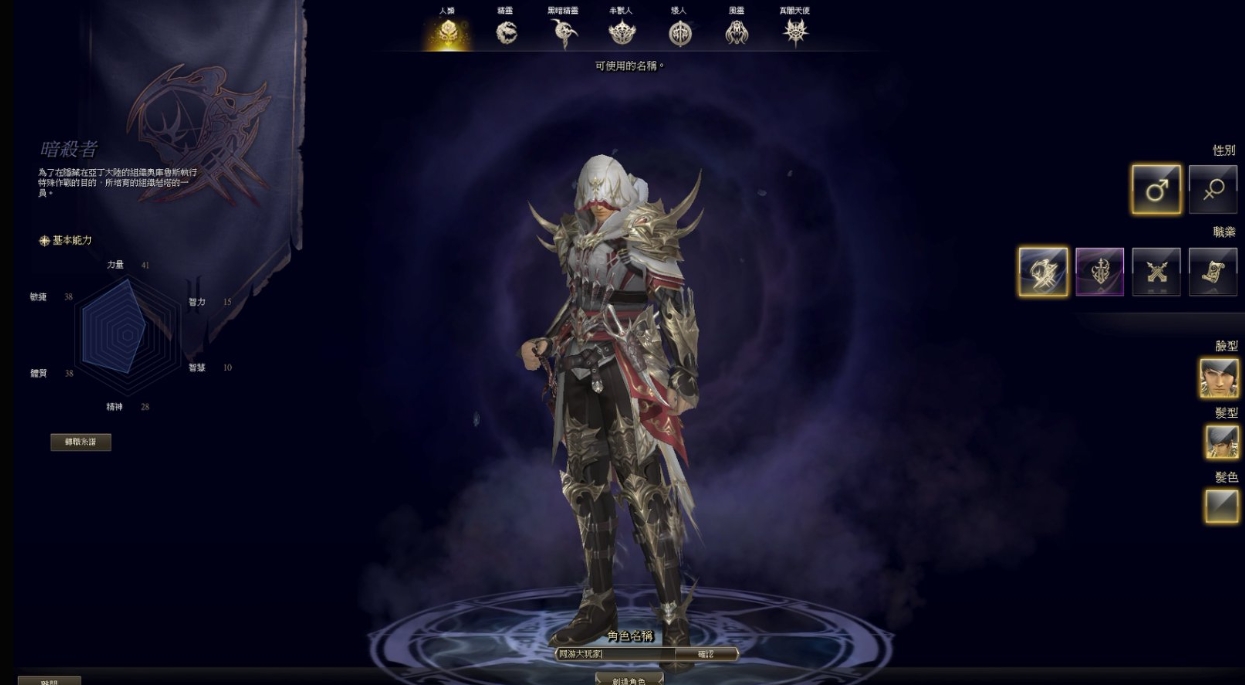Focus the character name input field
The image size is (1245, 685).
point(612,654)
